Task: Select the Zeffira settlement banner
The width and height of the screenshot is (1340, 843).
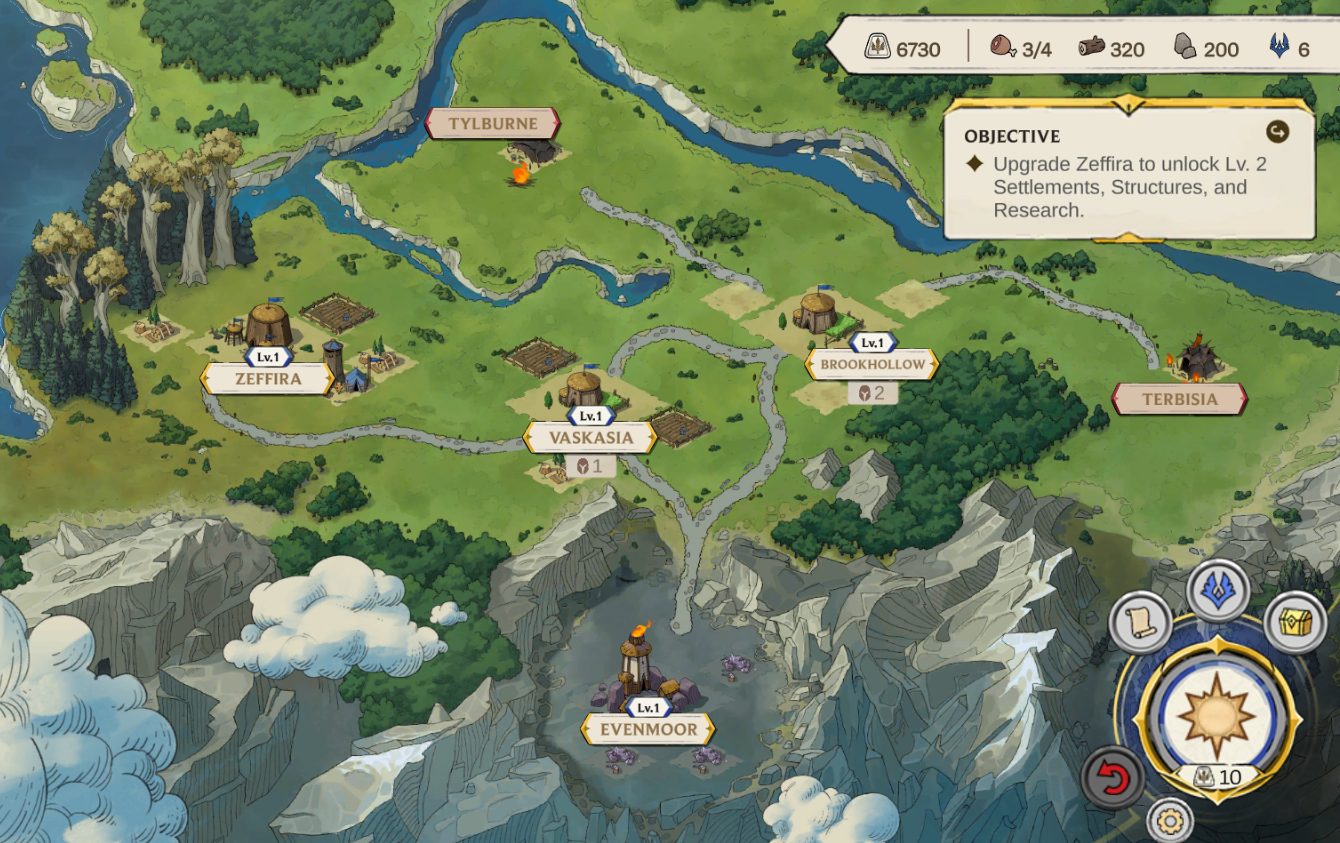Action: 268,379
